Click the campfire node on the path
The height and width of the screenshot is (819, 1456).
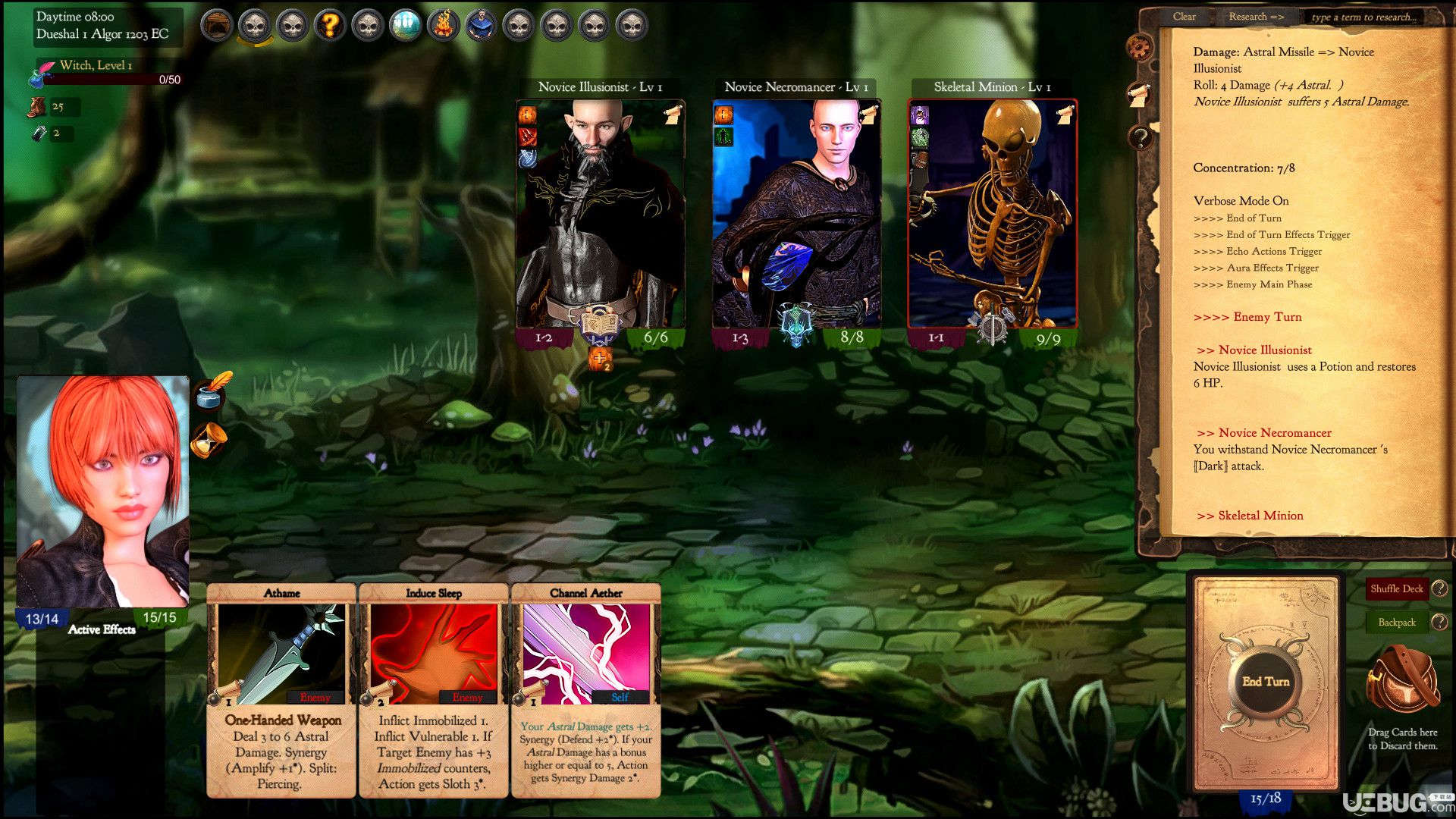coord(443,26)
